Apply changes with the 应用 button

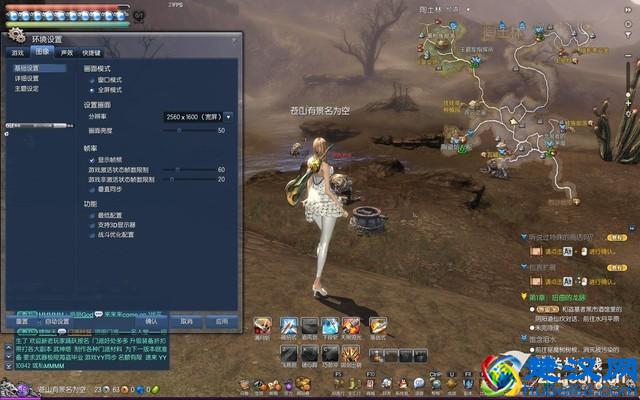point(221,322)
